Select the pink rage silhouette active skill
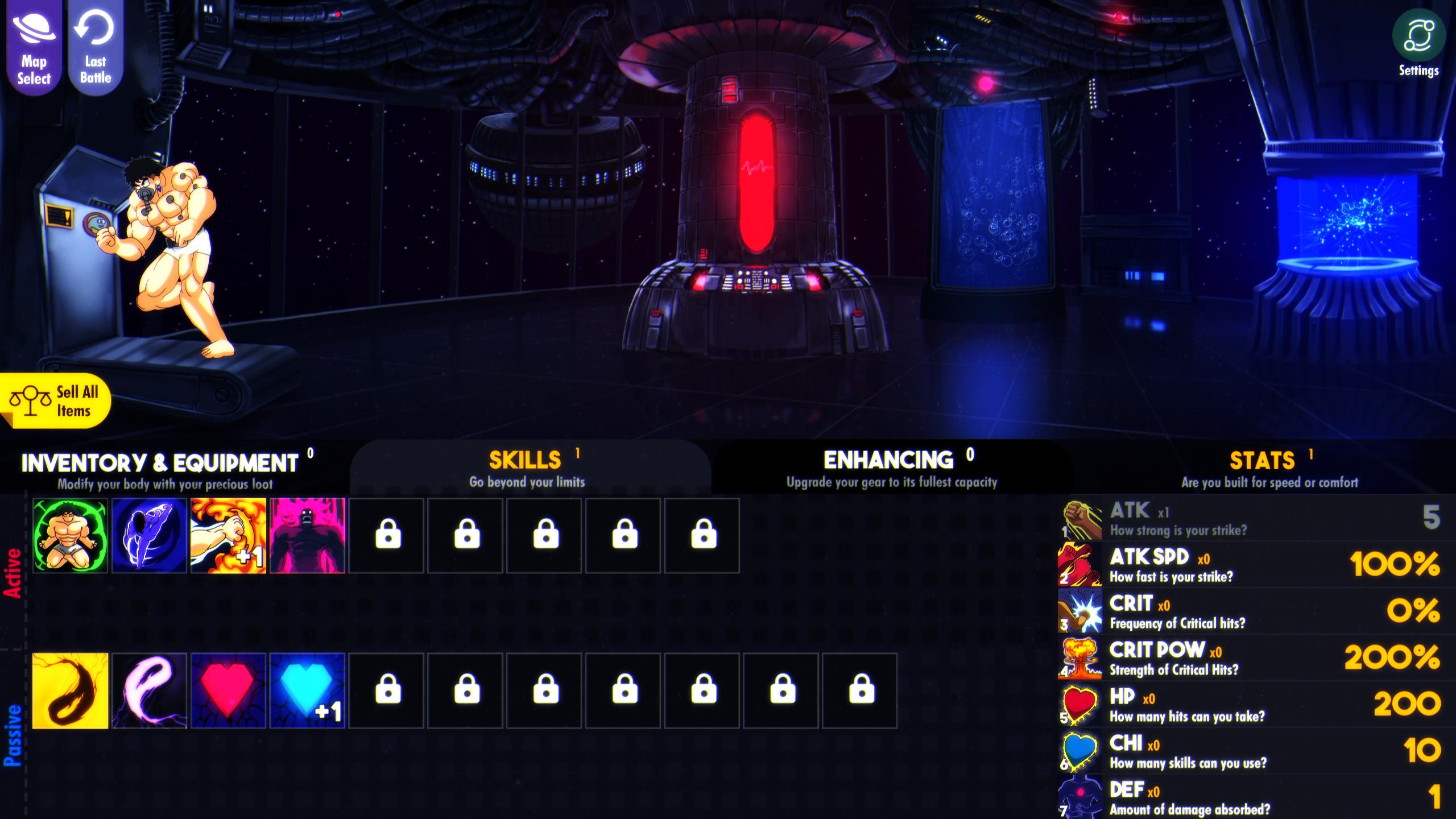This screenshot has width=1456, height=819. coord(307,536)
